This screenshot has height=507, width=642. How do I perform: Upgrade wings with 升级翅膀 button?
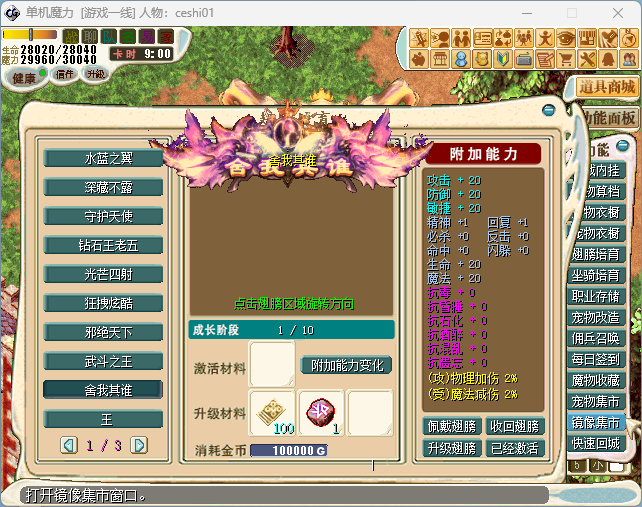454,448
